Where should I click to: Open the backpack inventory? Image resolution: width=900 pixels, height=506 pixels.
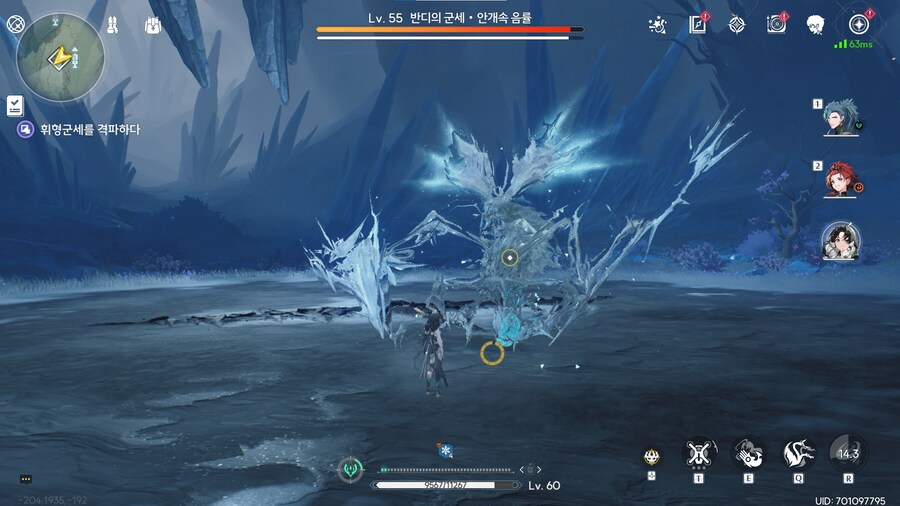(x=153, y=24)
